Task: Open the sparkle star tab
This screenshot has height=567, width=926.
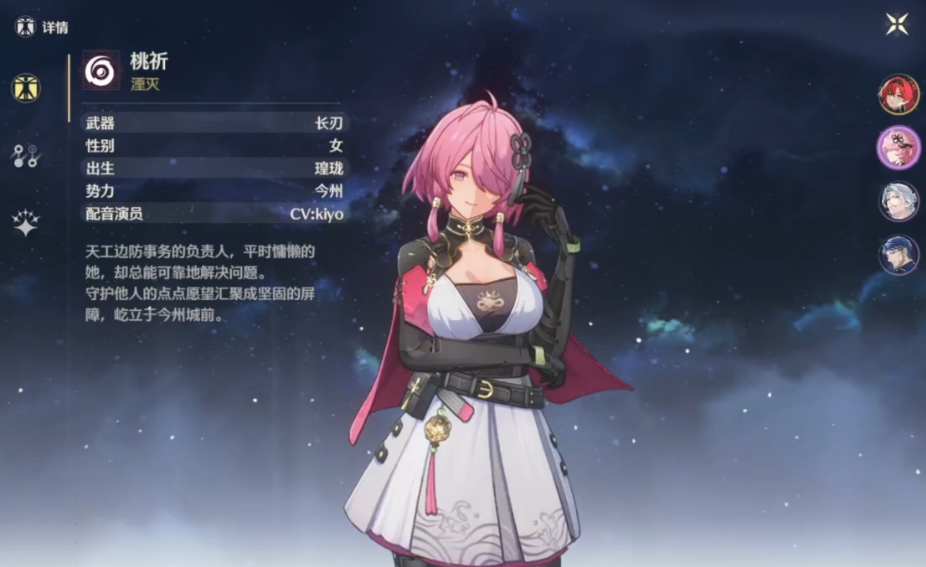Action: (25, 223)
